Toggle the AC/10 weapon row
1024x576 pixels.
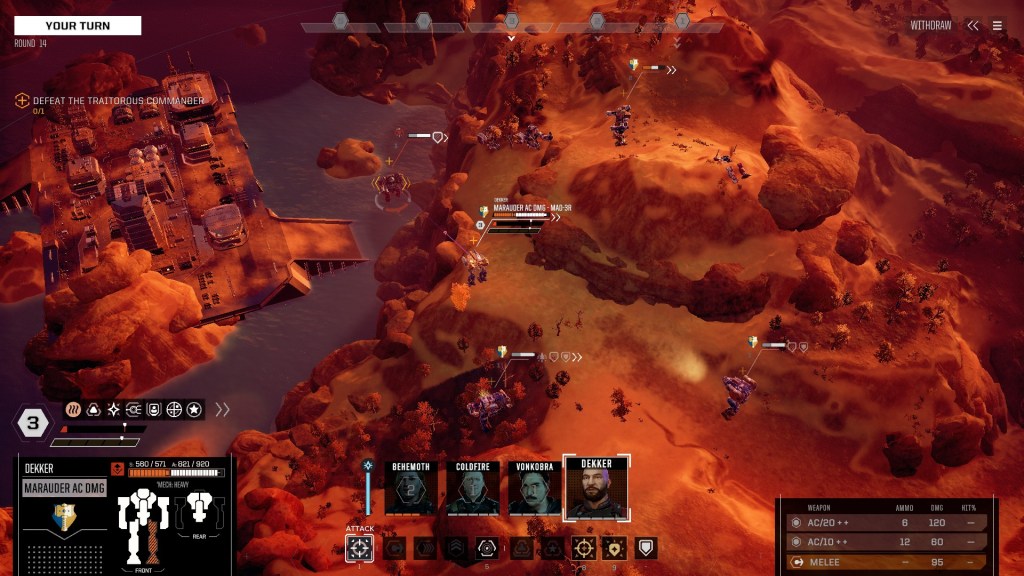click(x=881, y=542)
